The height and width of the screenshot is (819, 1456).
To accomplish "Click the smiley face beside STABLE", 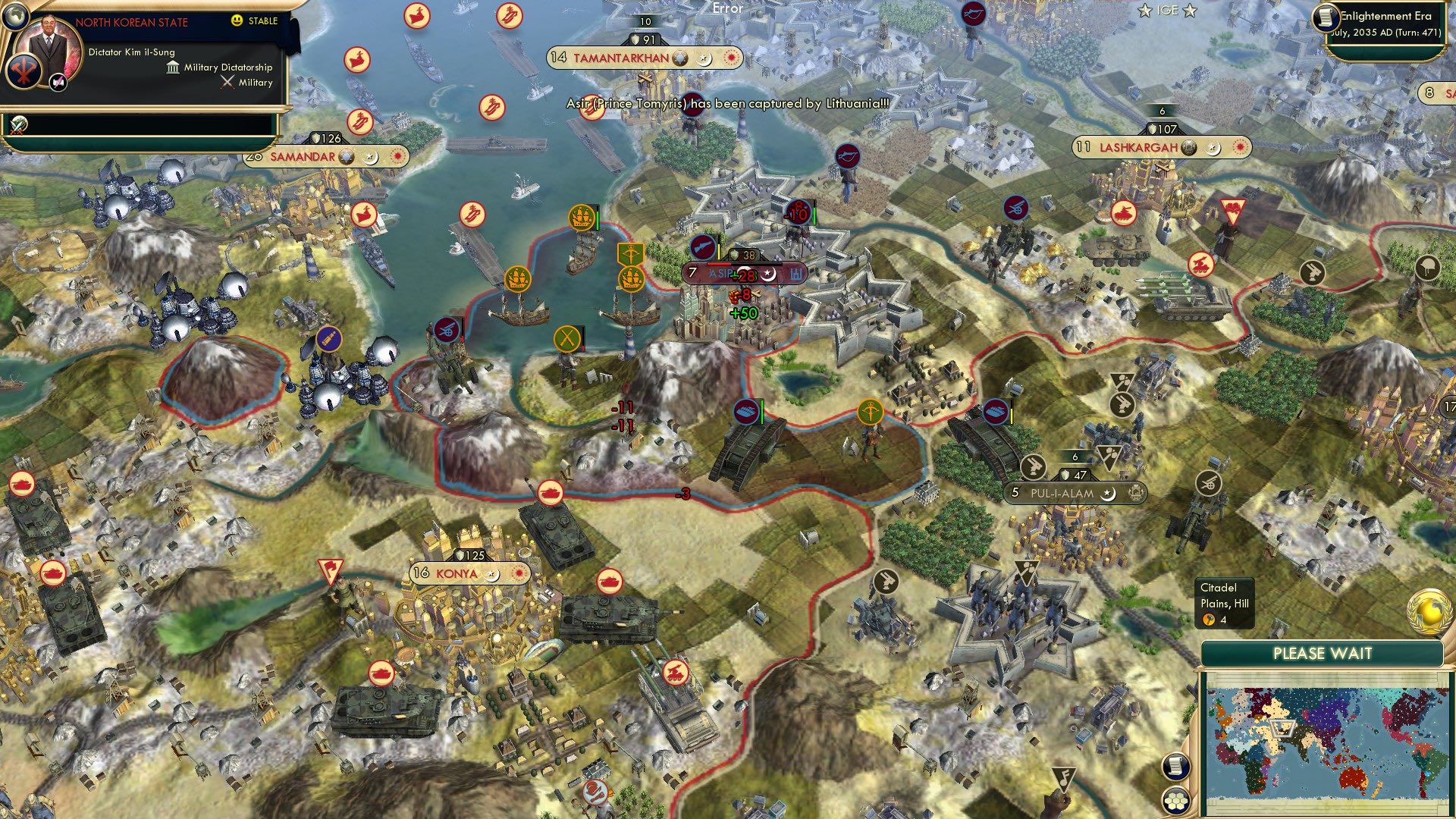I will click(x=237, y=21).
